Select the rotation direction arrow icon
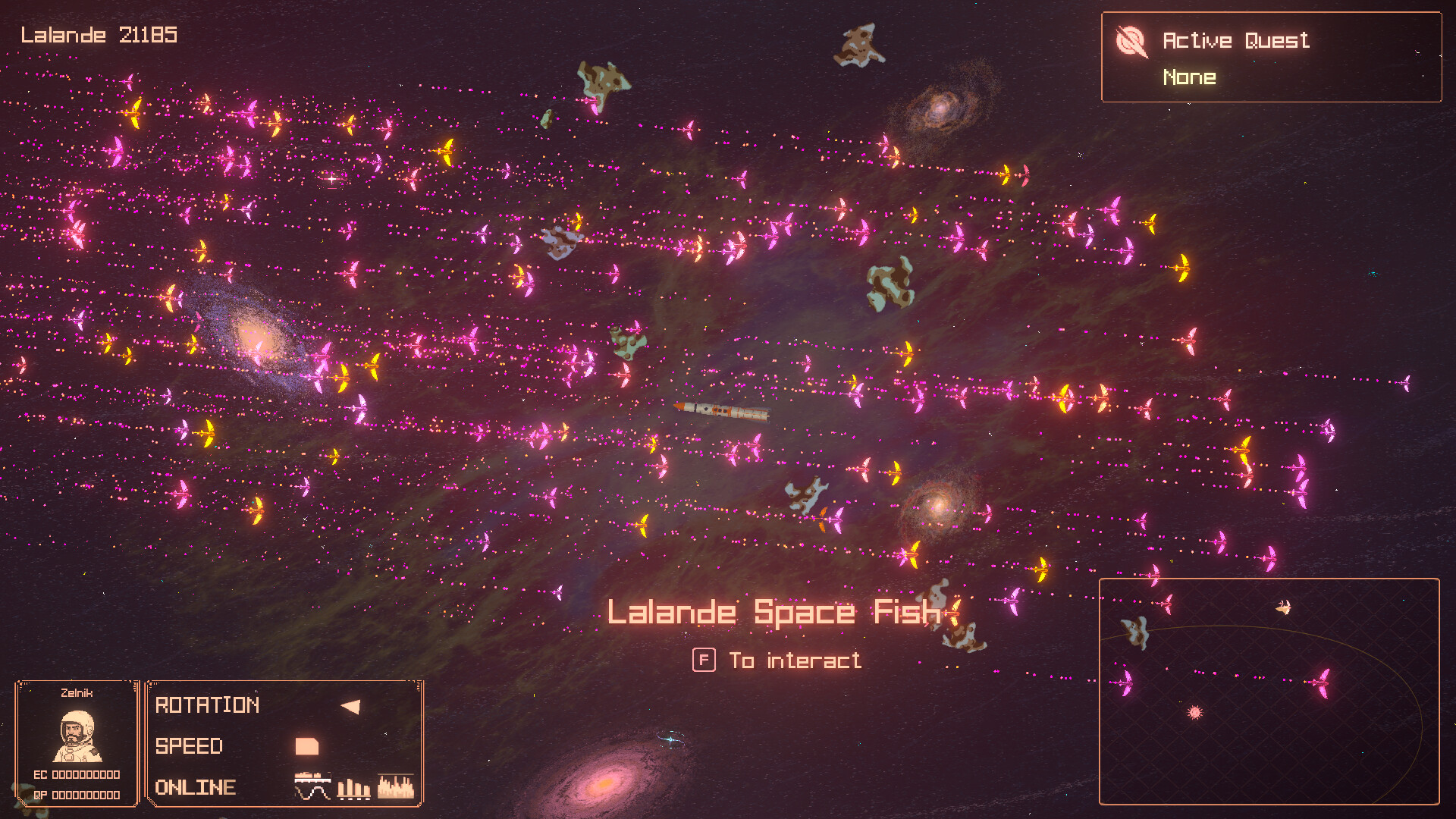Viewport: 1456px width, 819px height. point(351,705)
